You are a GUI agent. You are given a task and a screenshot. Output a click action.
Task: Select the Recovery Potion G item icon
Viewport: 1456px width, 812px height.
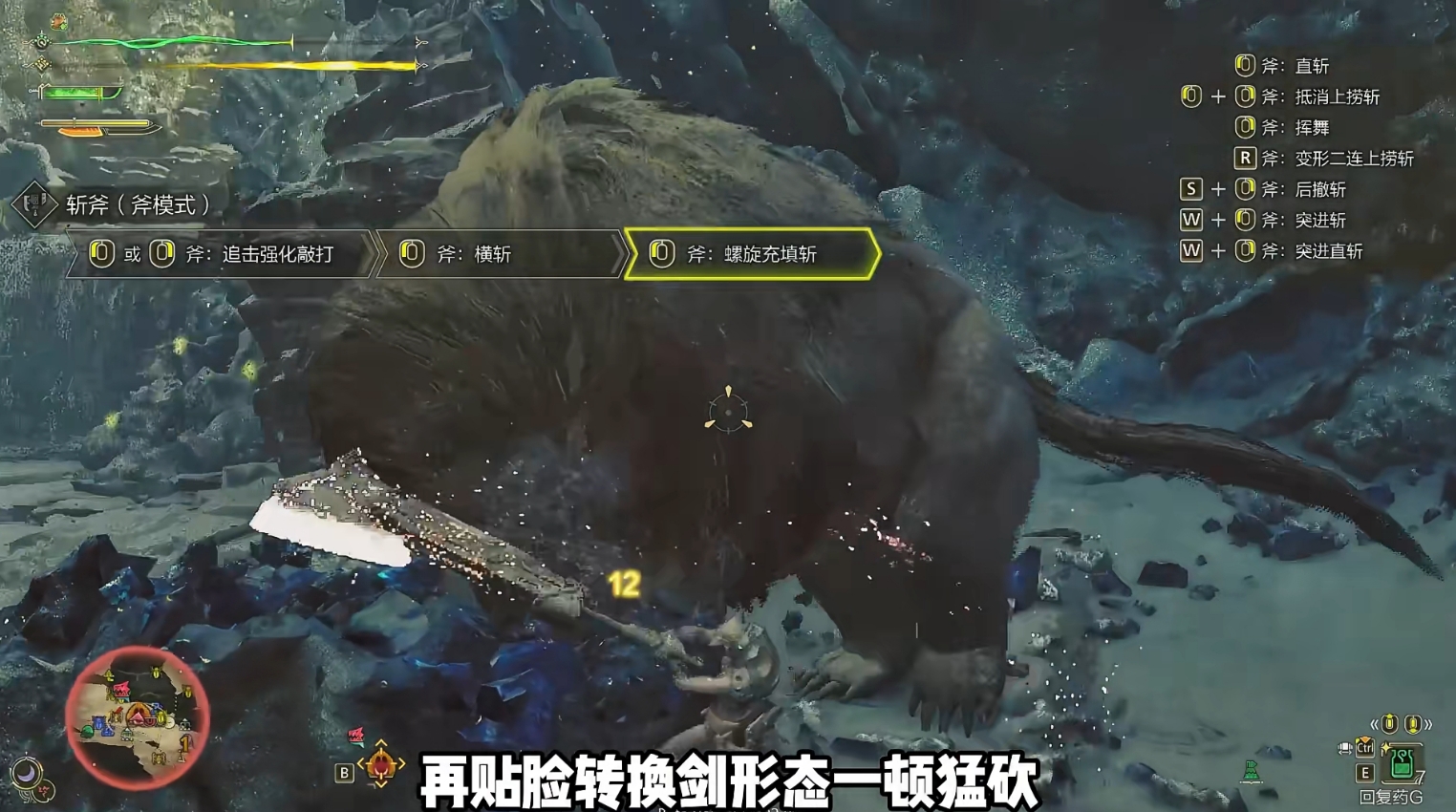point(1401,765)
